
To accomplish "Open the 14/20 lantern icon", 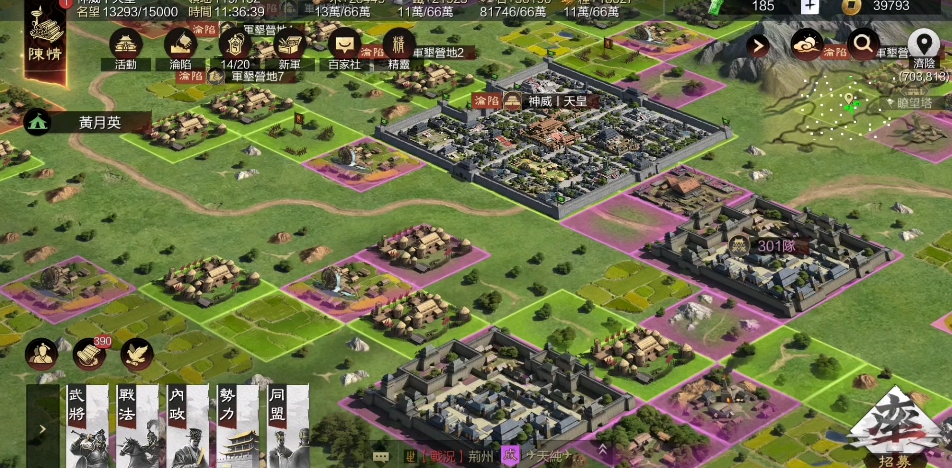I will [x=235, y=48].
